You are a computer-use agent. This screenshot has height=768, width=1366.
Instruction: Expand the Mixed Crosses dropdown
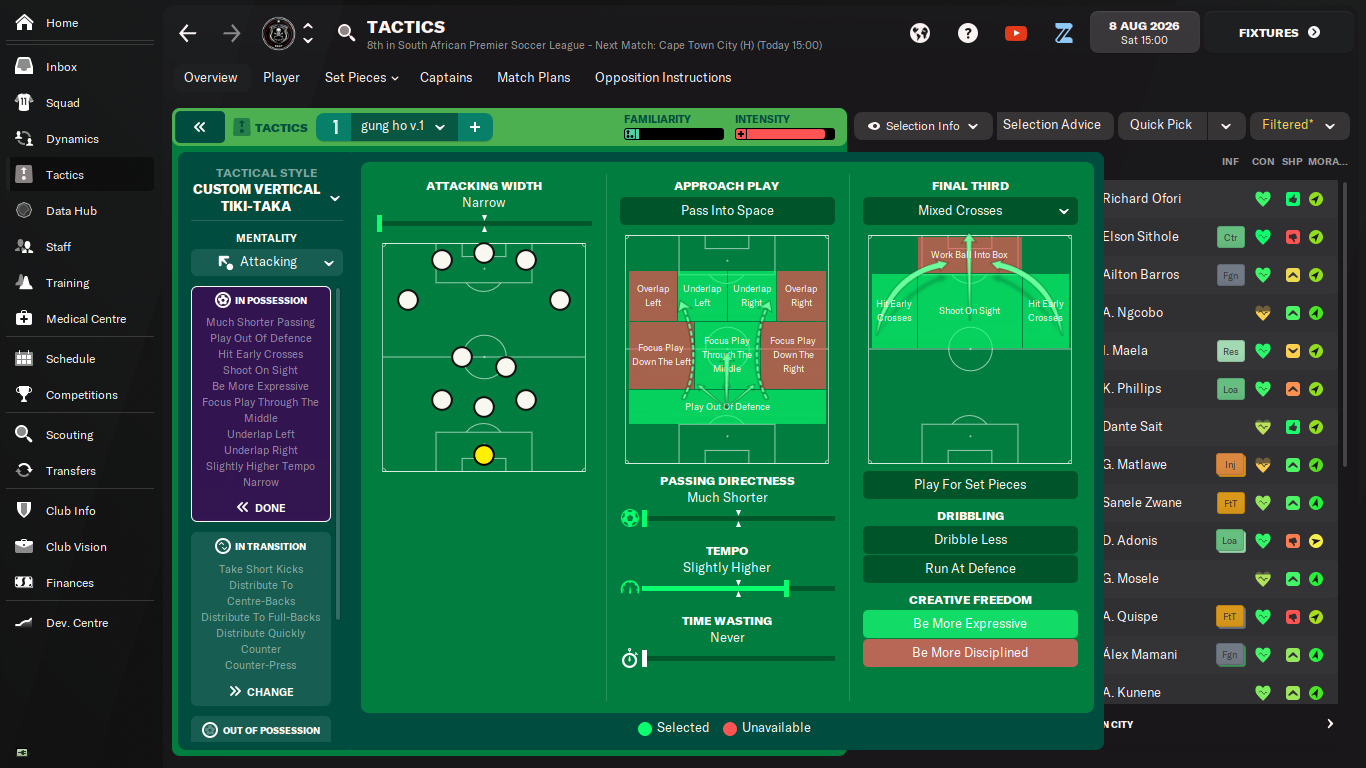(x=970, y=211)
